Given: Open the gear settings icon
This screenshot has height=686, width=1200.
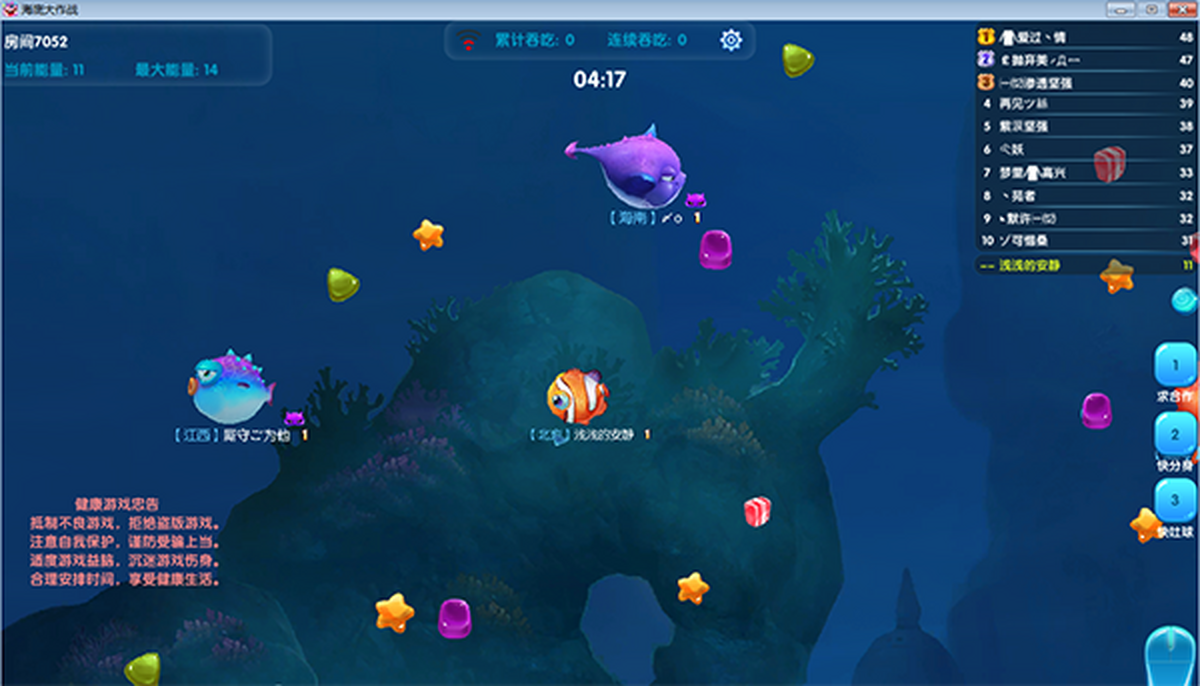Looking at the screenshot, I should [x=731, y=40].
